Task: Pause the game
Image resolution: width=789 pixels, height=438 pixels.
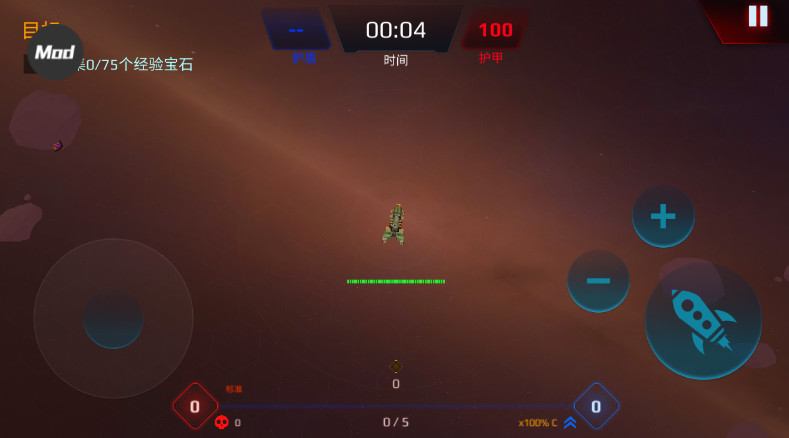Action: (x=758, y=16)
